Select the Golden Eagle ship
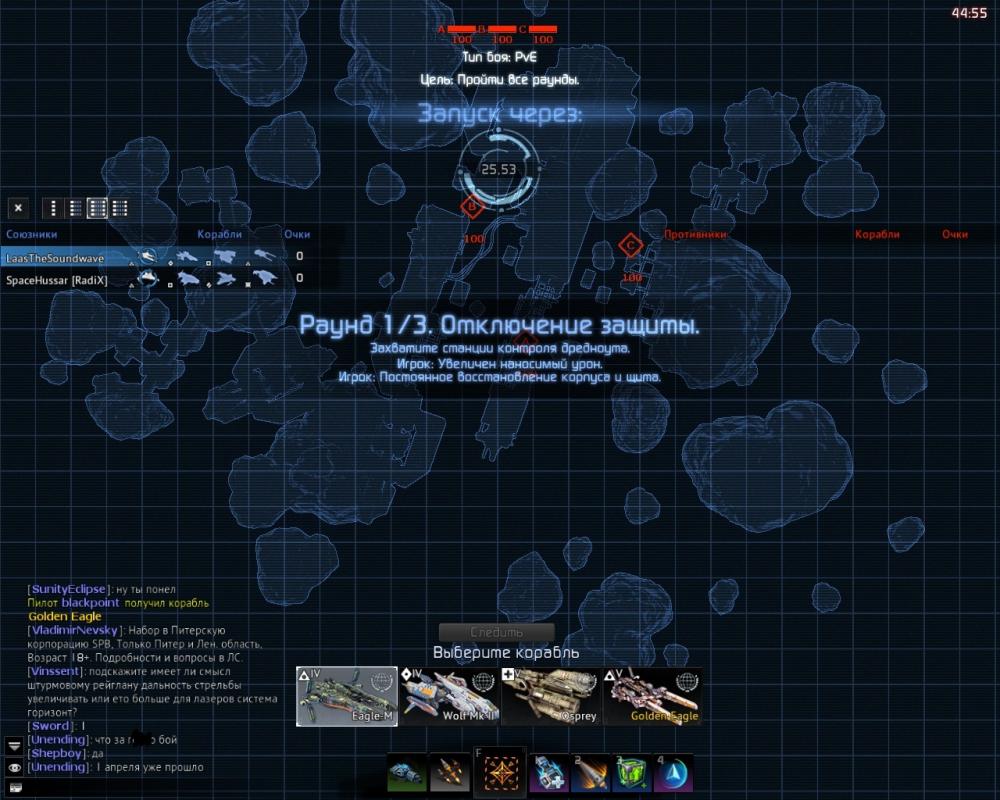Viewport: 1000px width, 800px height. tap(652, 696)
